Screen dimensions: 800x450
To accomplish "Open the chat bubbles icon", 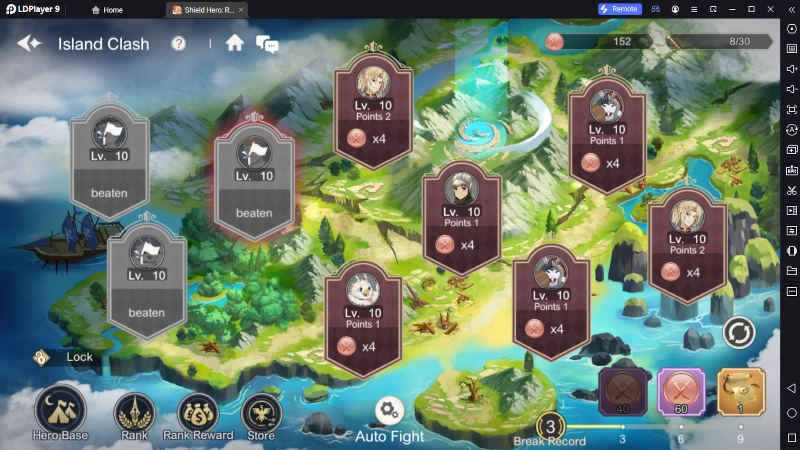I will 267,44.
